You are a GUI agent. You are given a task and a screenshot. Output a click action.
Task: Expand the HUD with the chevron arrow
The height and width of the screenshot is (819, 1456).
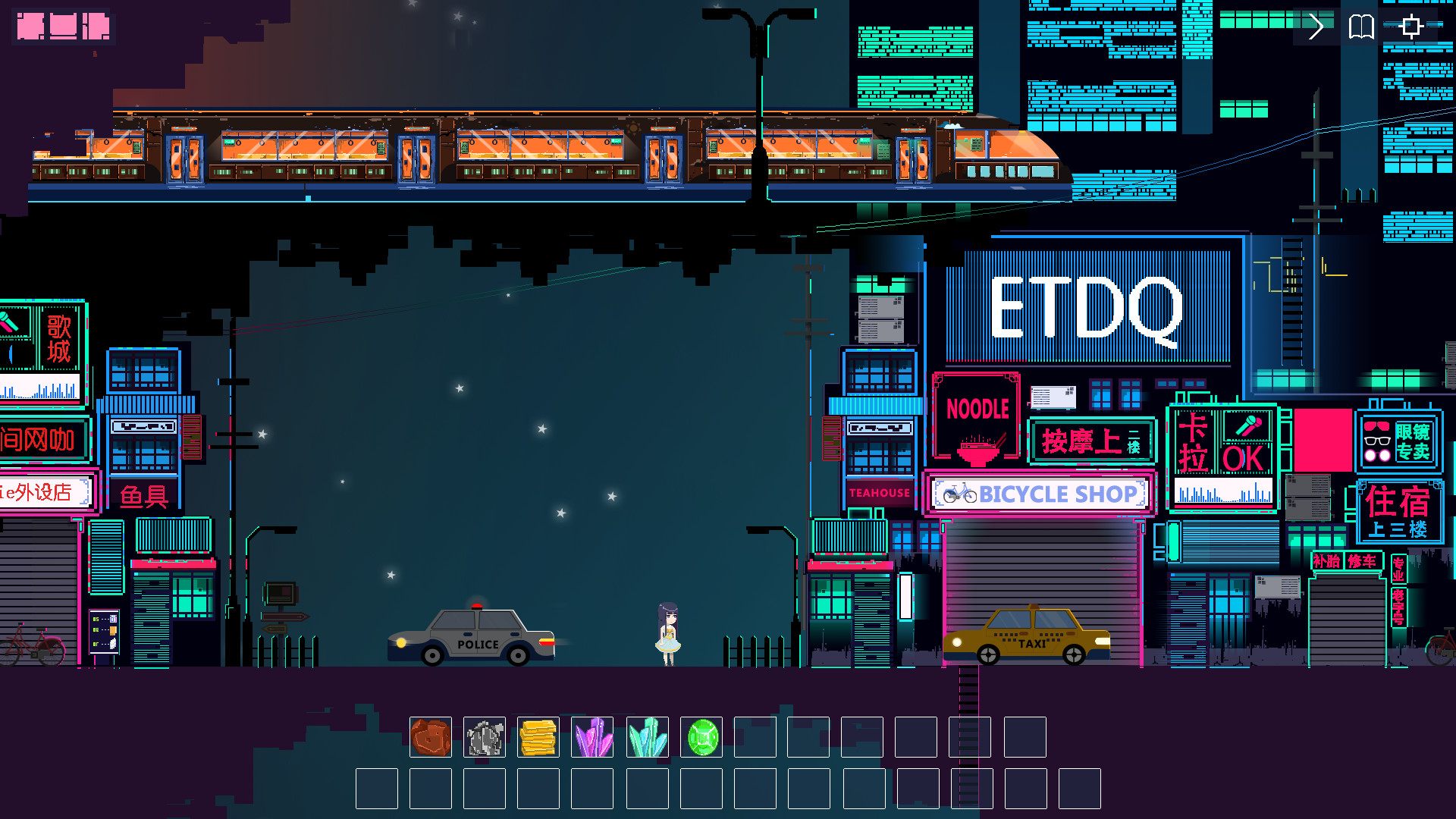click(x=1316, y=27)
